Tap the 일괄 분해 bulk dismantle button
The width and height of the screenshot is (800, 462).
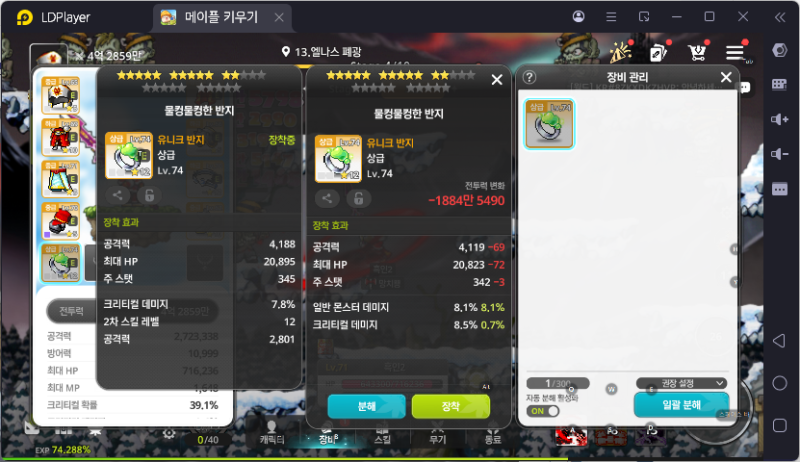coord(680,406)
